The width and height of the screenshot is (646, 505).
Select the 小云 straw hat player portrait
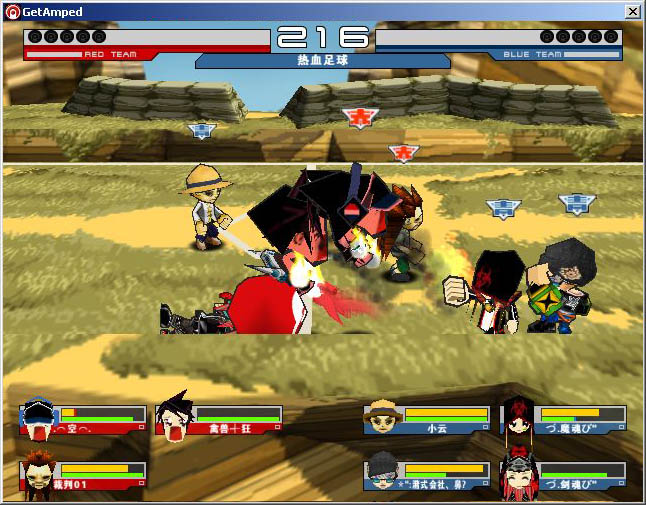coord(382,418)
